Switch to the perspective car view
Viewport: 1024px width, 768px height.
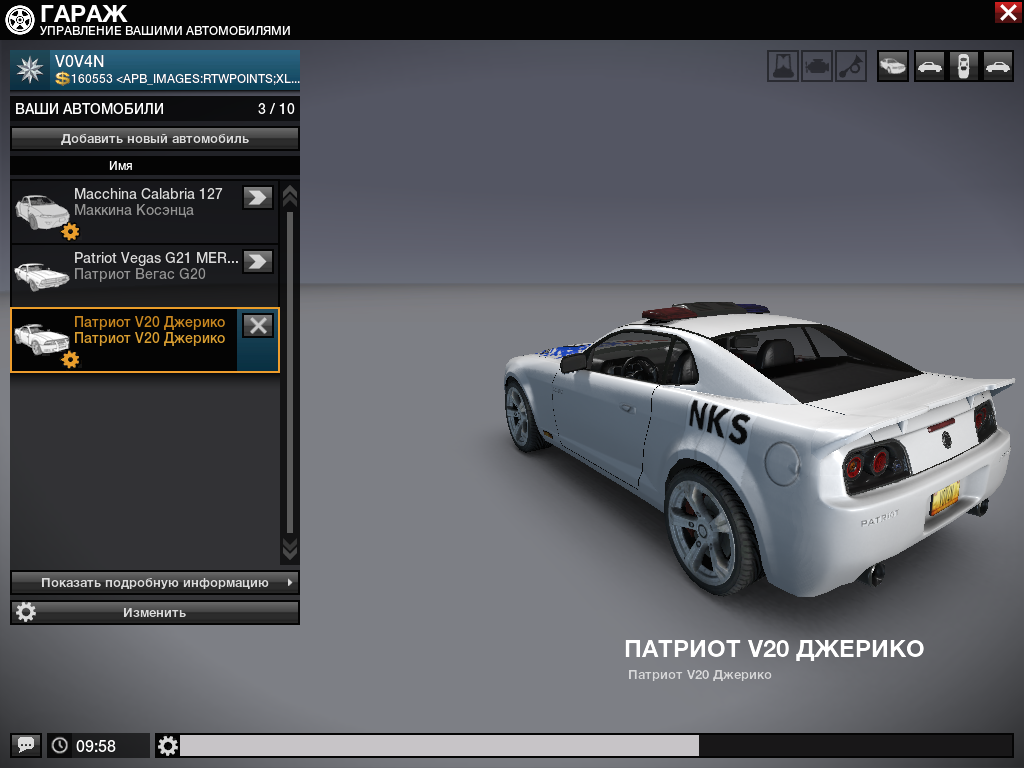pos(893,66)
